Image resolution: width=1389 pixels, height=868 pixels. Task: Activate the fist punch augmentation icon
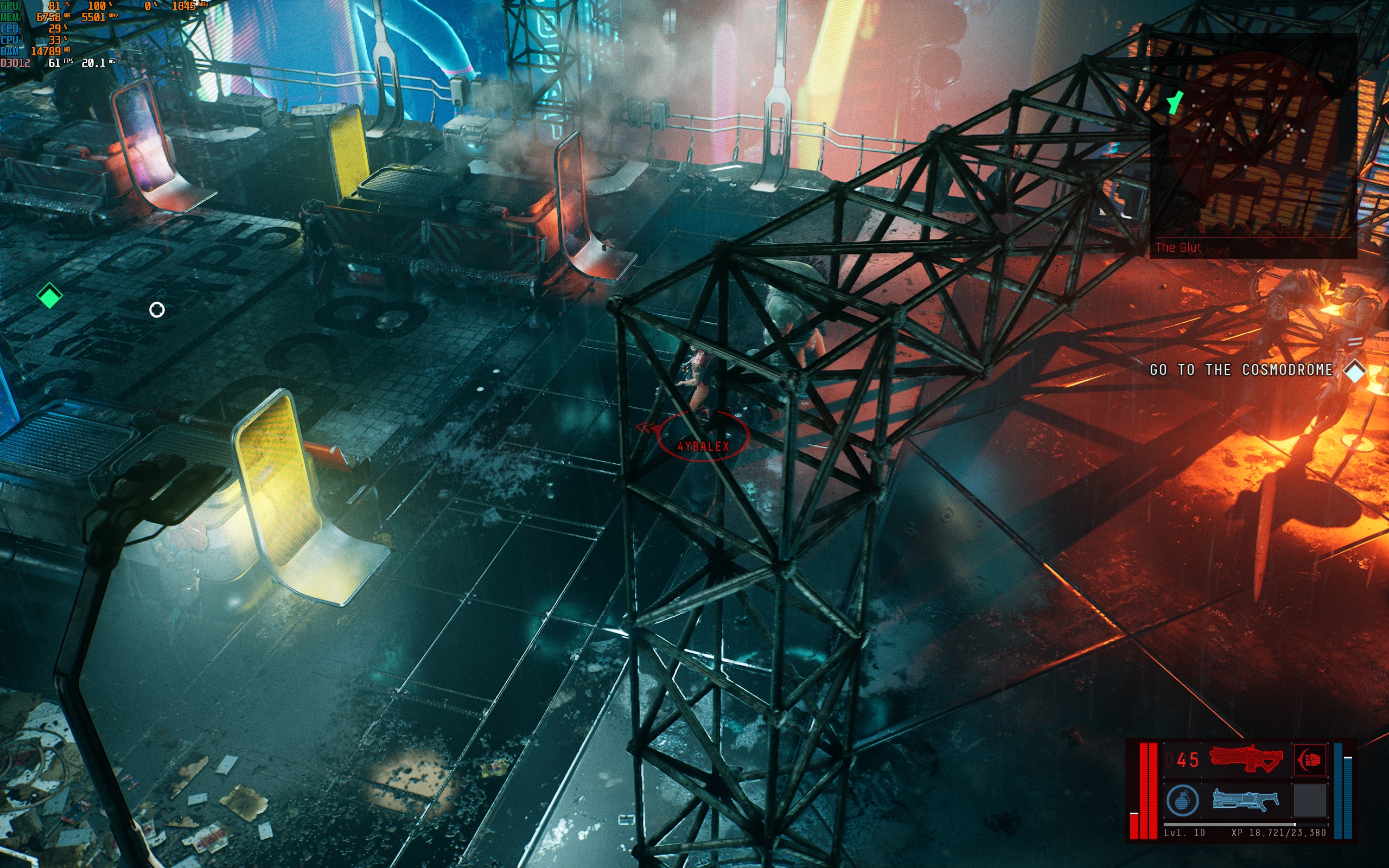tap(1310, 759)
